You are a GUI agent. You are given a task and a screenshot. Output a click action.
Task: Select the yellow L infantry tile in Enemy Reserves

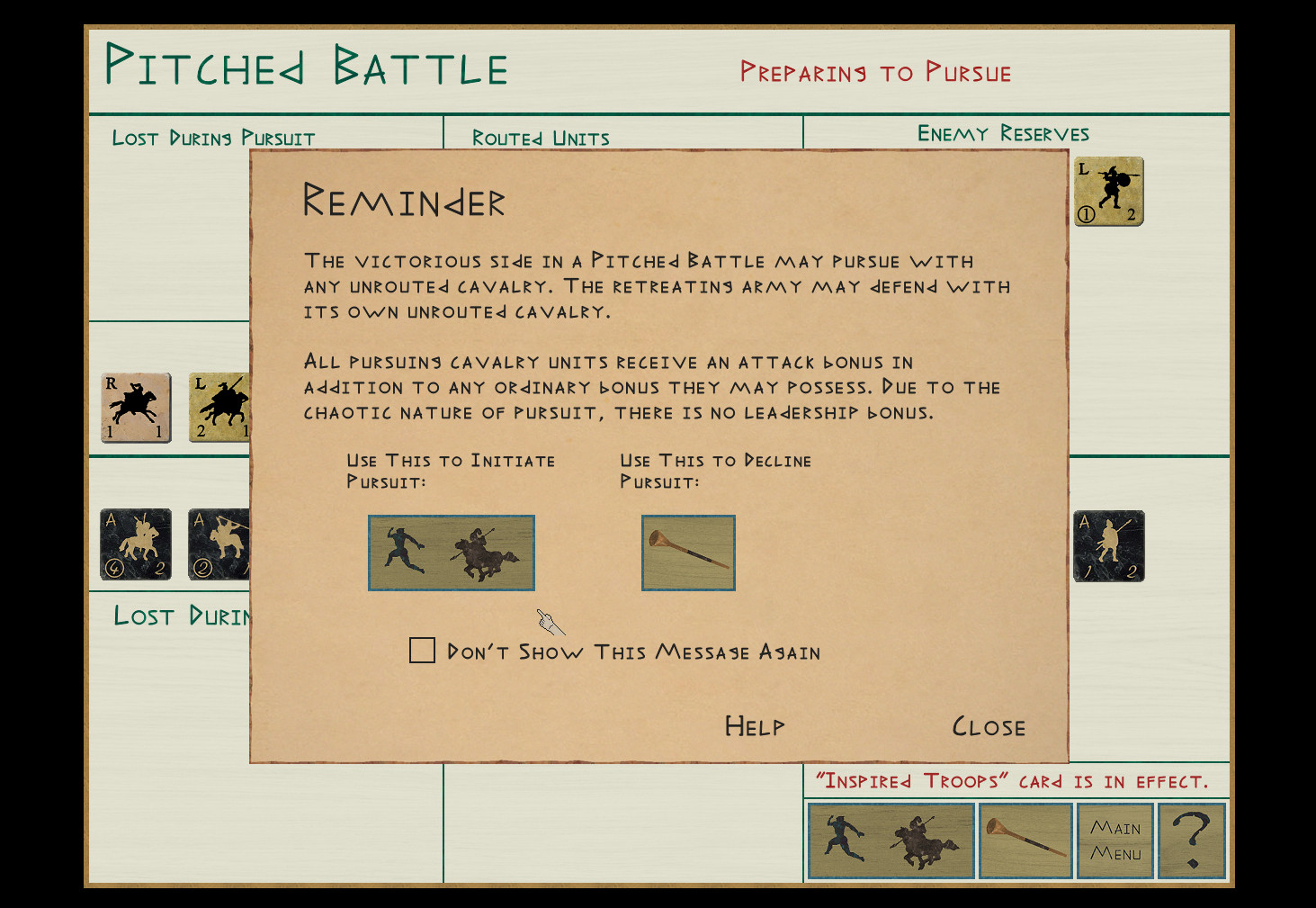1108,192
